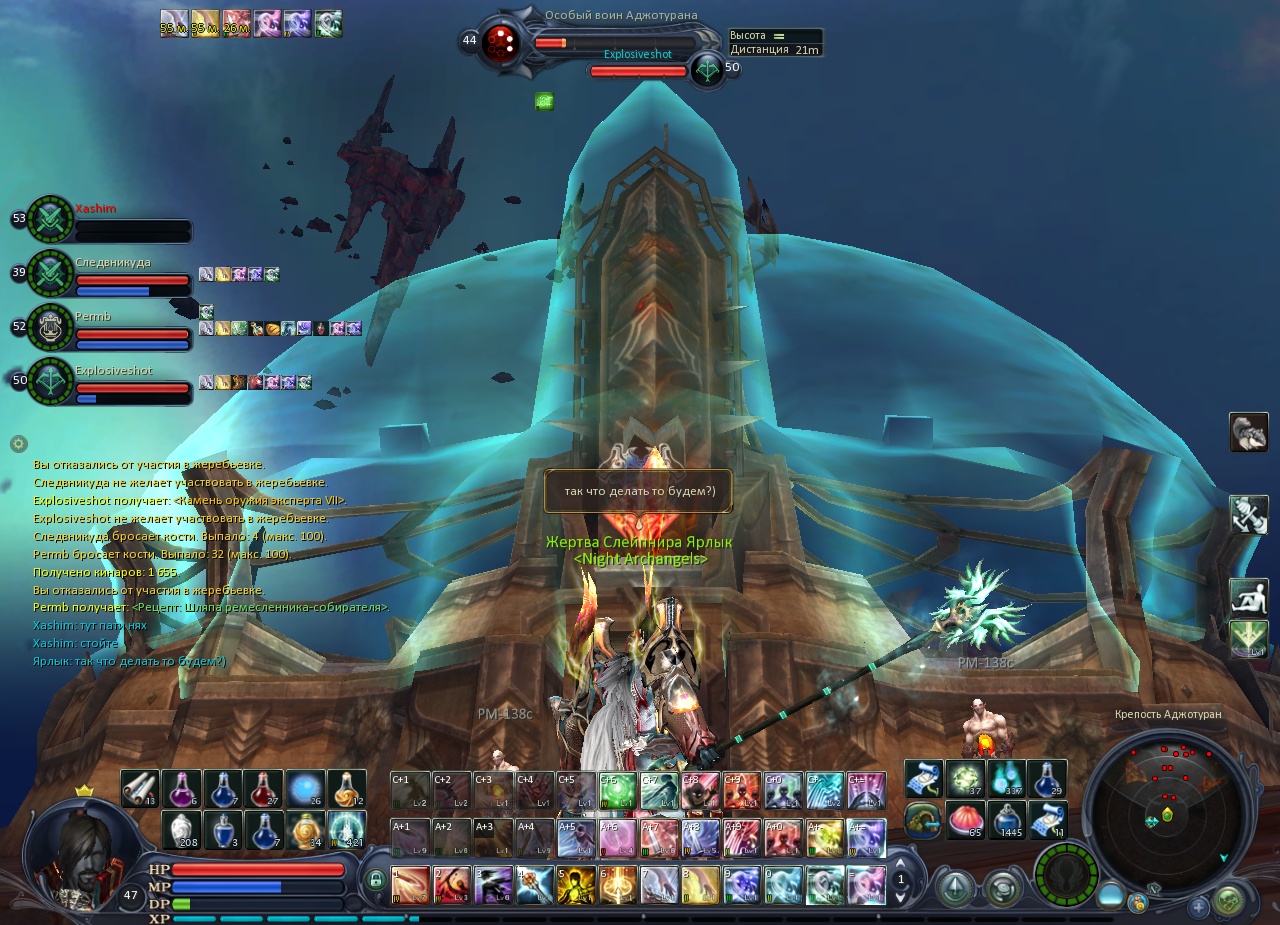Open chat settings gear icon
Screen dimensions: 1280x925
tap(18, 443)
